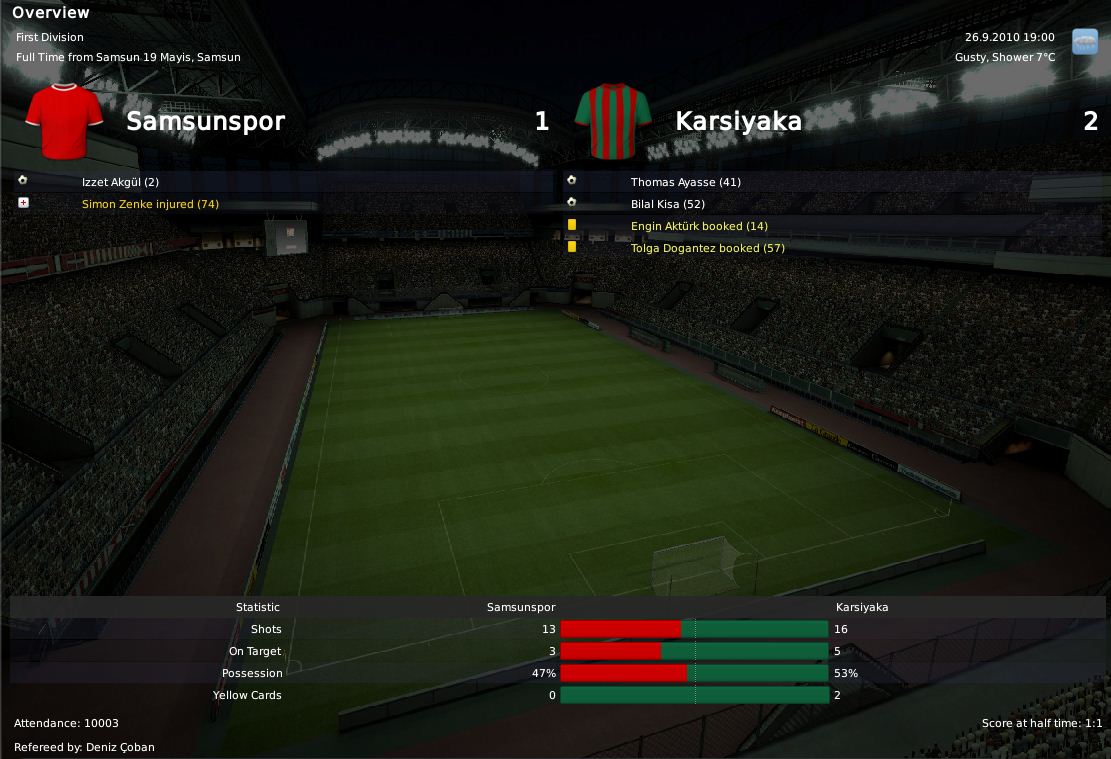Click Karsiyaka's red and green striped shirt
The image size is (1111, 759).
coord(613,121)
